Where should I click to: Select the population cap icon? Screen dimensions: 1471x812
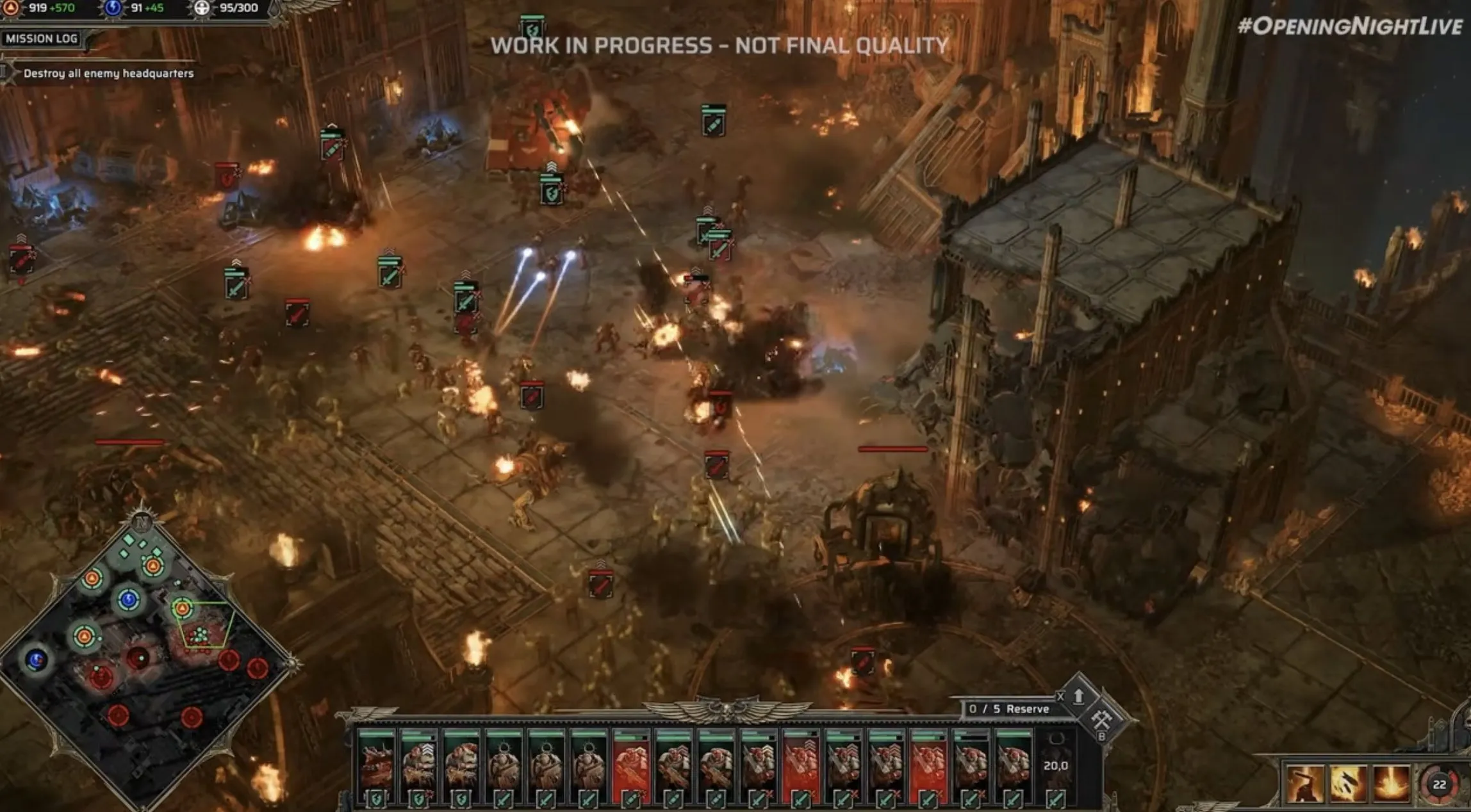click(201, 9)
